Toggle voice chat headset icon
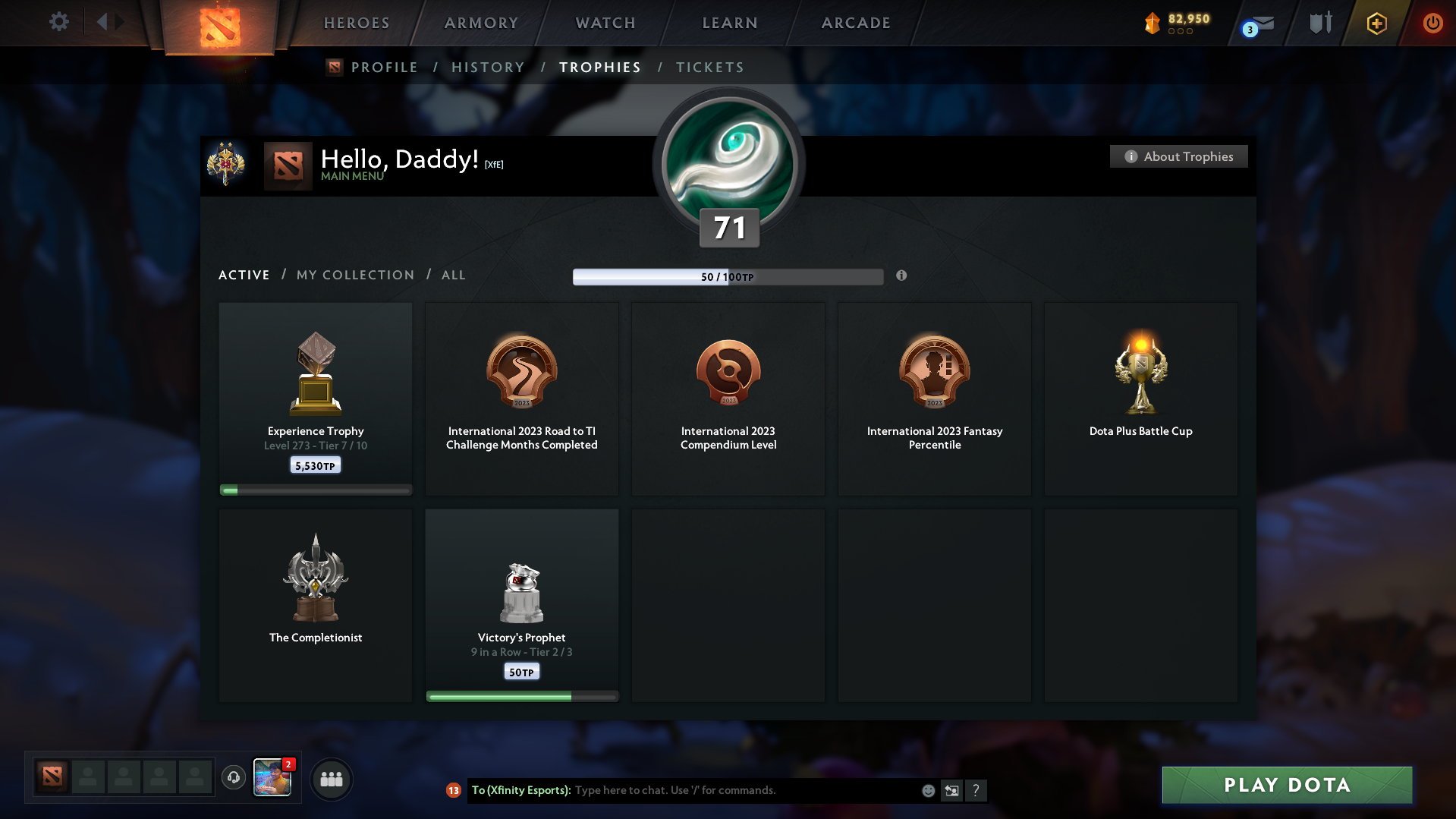The height and width of the screenshot is (819, 1456). [x=234, y=778]
